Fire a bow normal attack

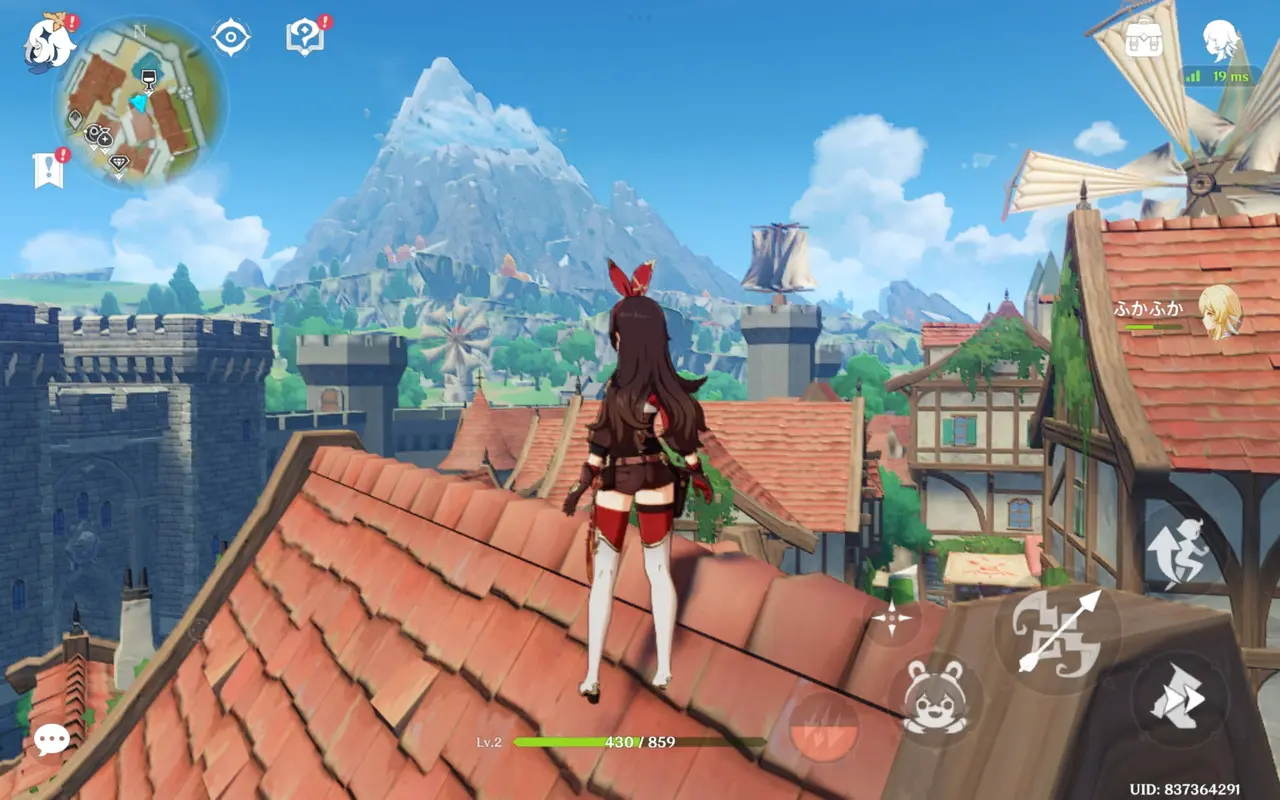pyautogui.click(x=1057, y=630)
